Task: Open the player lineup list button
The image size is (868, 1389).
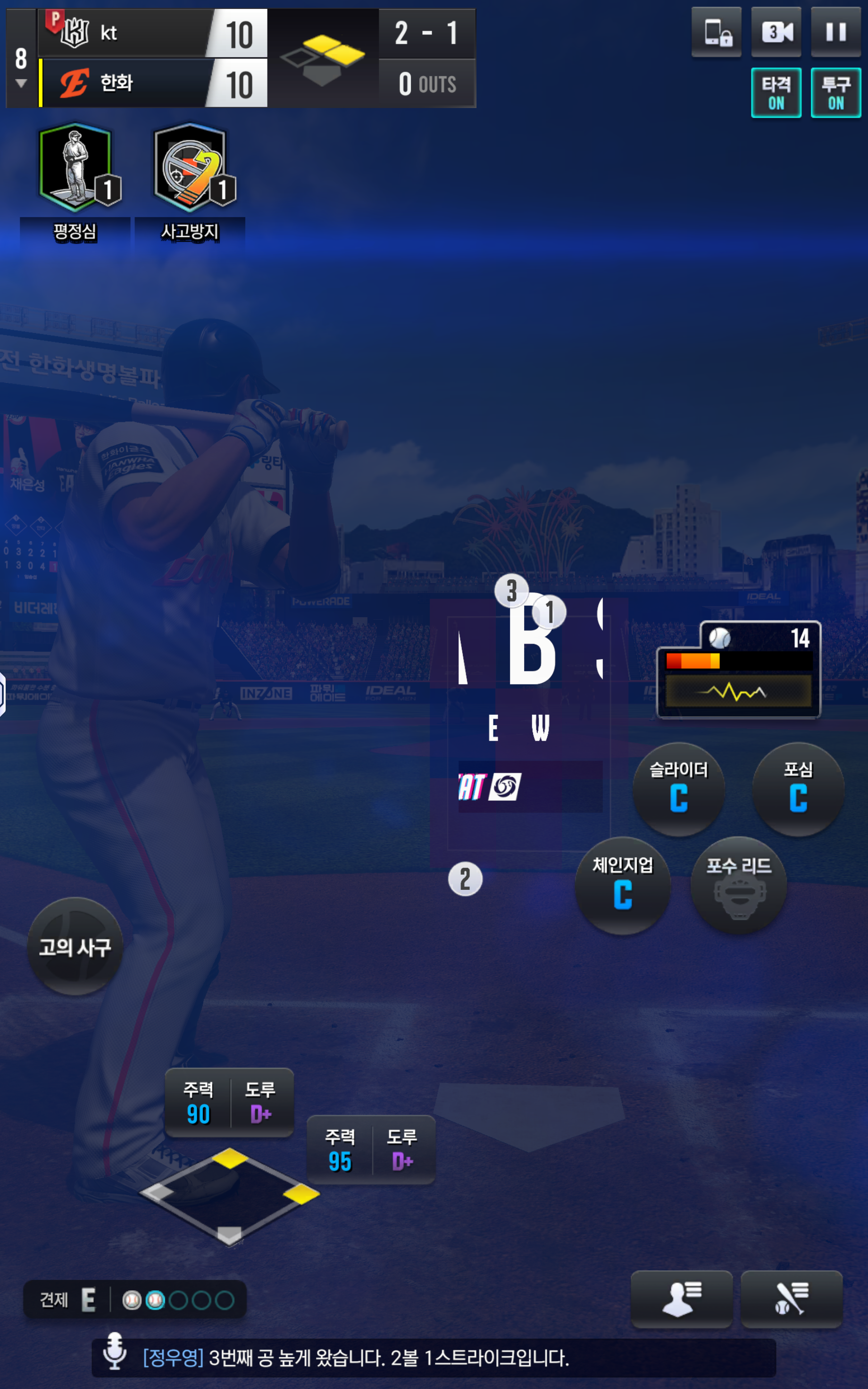Action: (x=681, y=1298)
